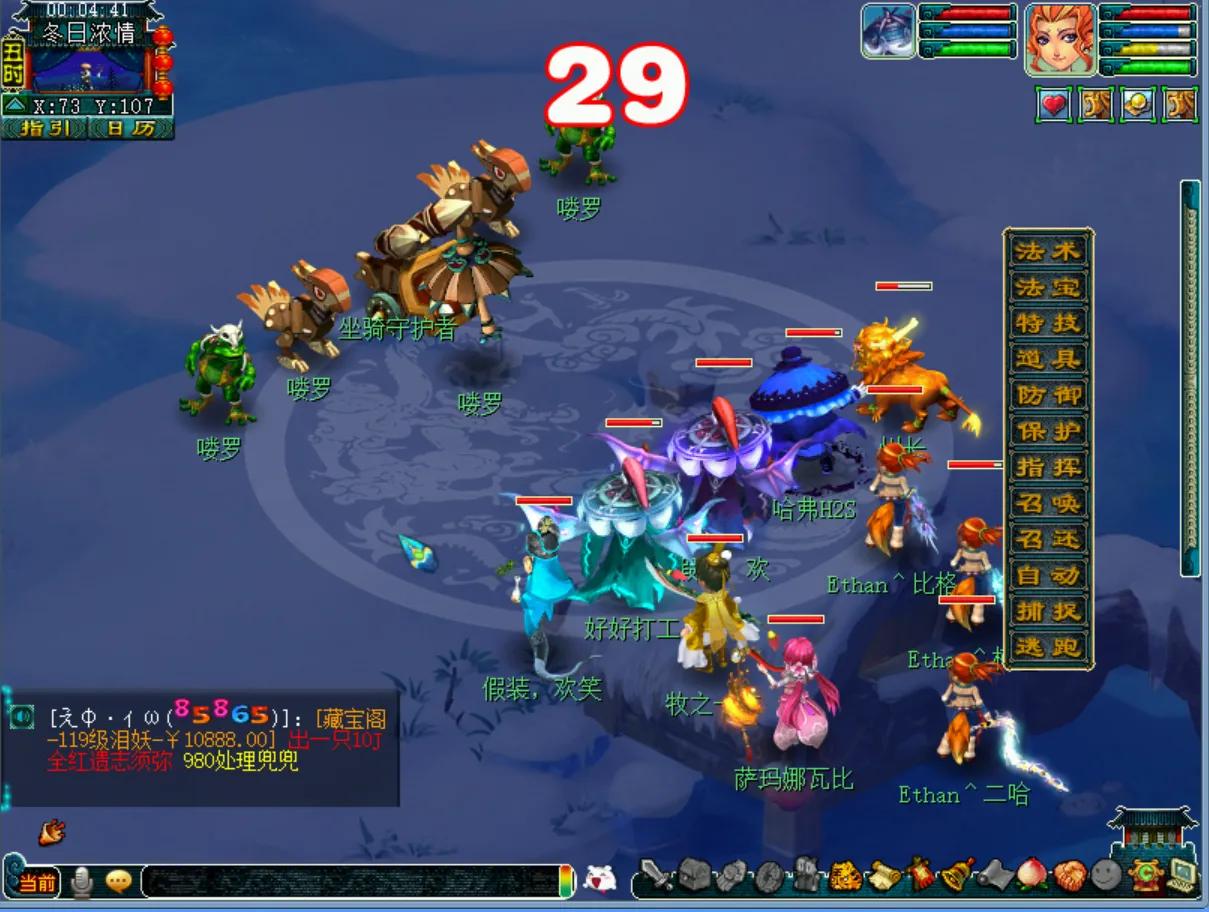Screen dimensions: 1209x912
Task: Select the 捕捉 capture command
Action: click(1048, 611)
